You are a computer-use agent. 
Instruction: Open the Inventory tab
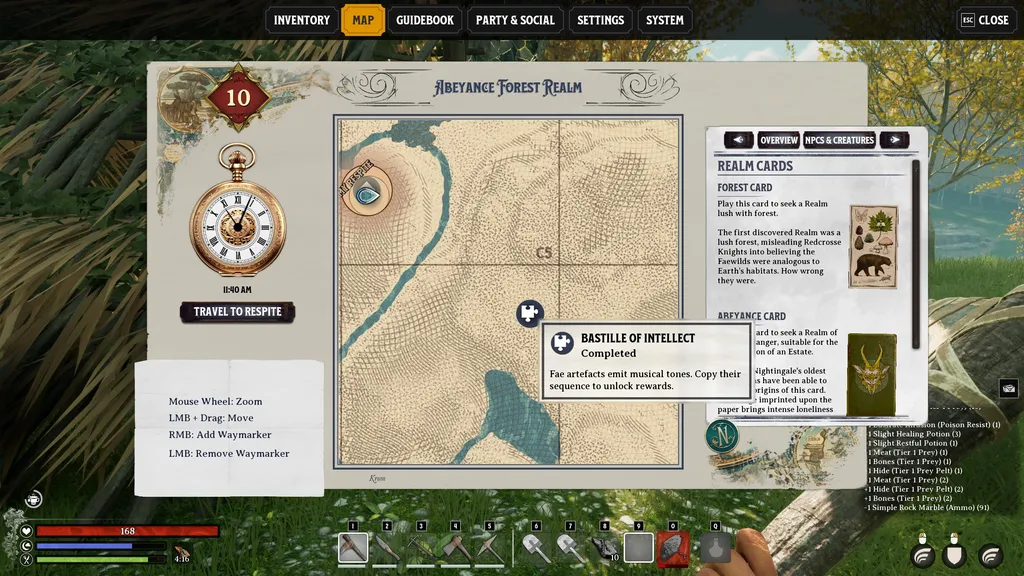click(x=301, y=20)
